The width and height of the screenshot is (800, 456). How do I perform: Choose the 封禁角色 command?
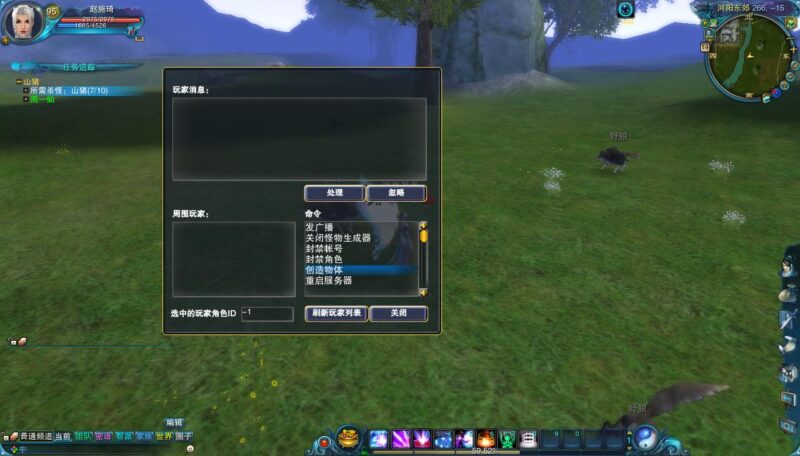[x=324, y=260]
